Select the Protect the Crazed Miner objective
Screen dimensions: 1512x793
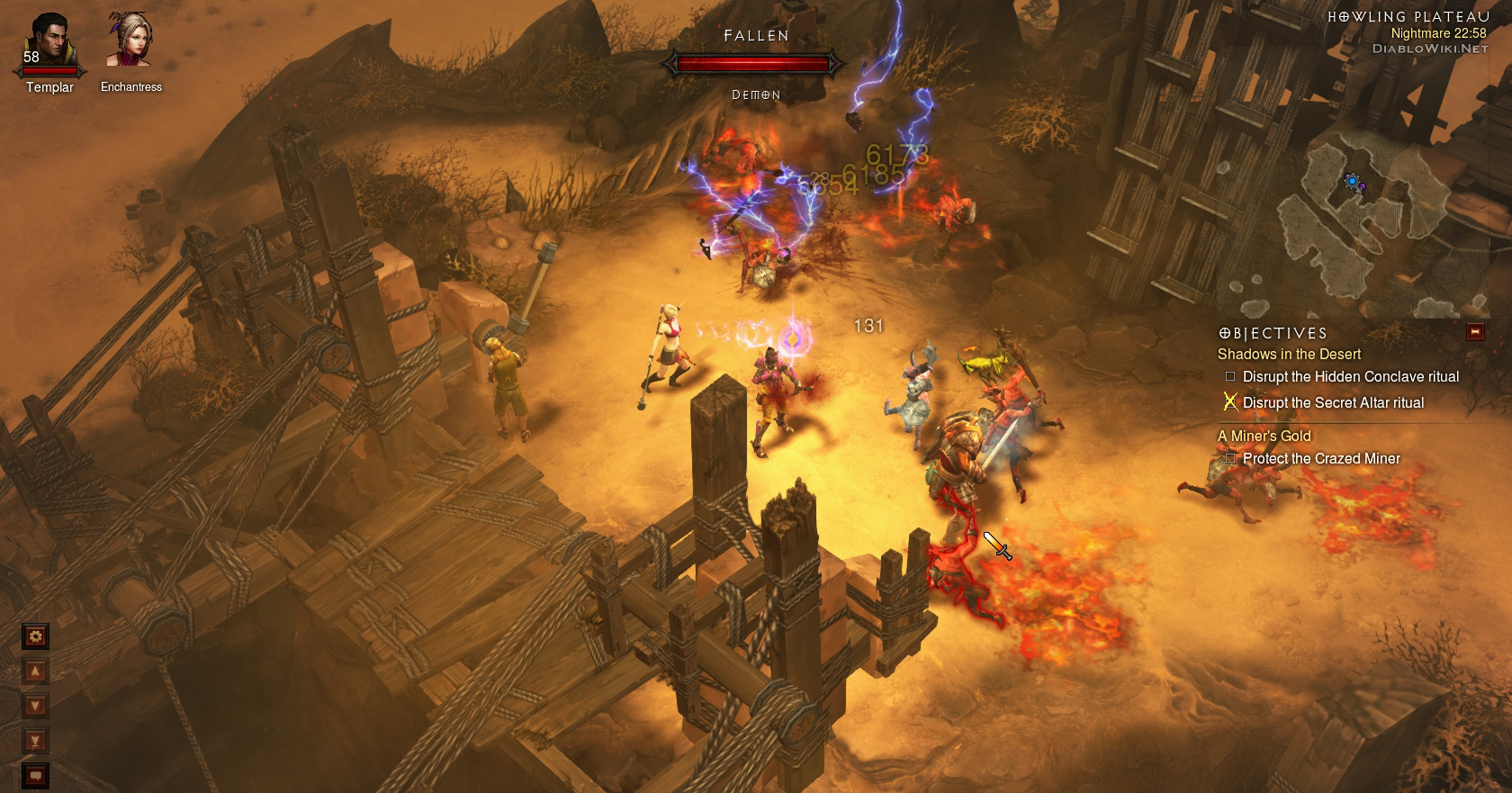(x=1321, y=459)
